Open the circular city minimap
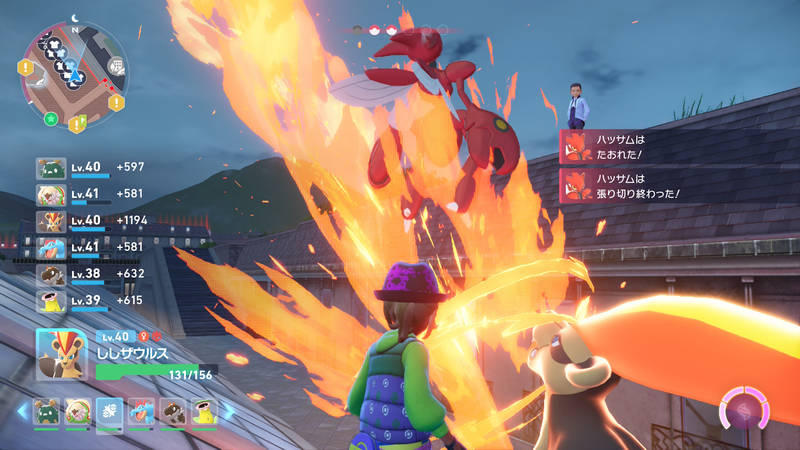The image size is (800, 450). click(x=75, y=73)
